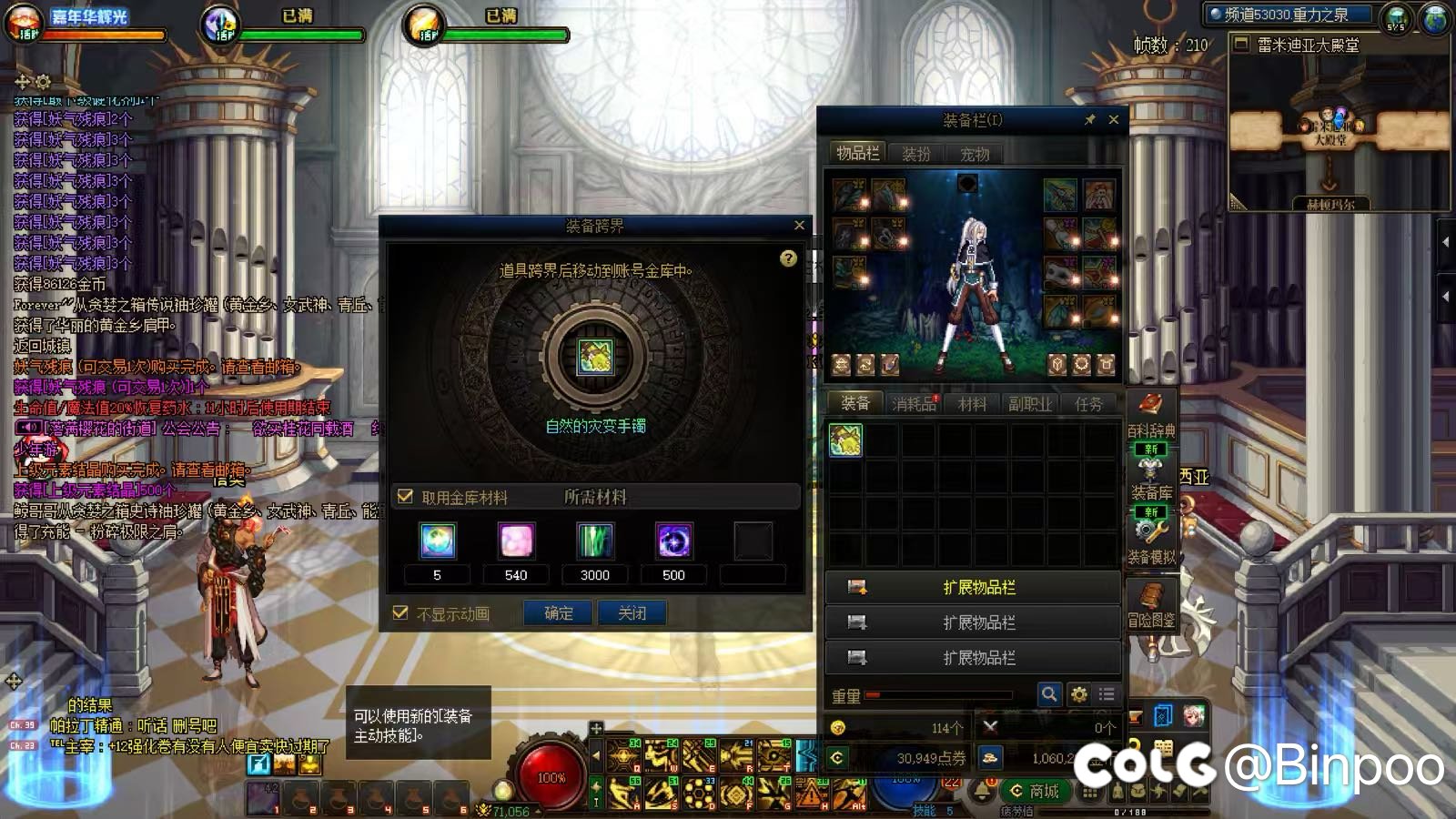Toggle the 不显示动画 checkbox

tap(400, 613)
